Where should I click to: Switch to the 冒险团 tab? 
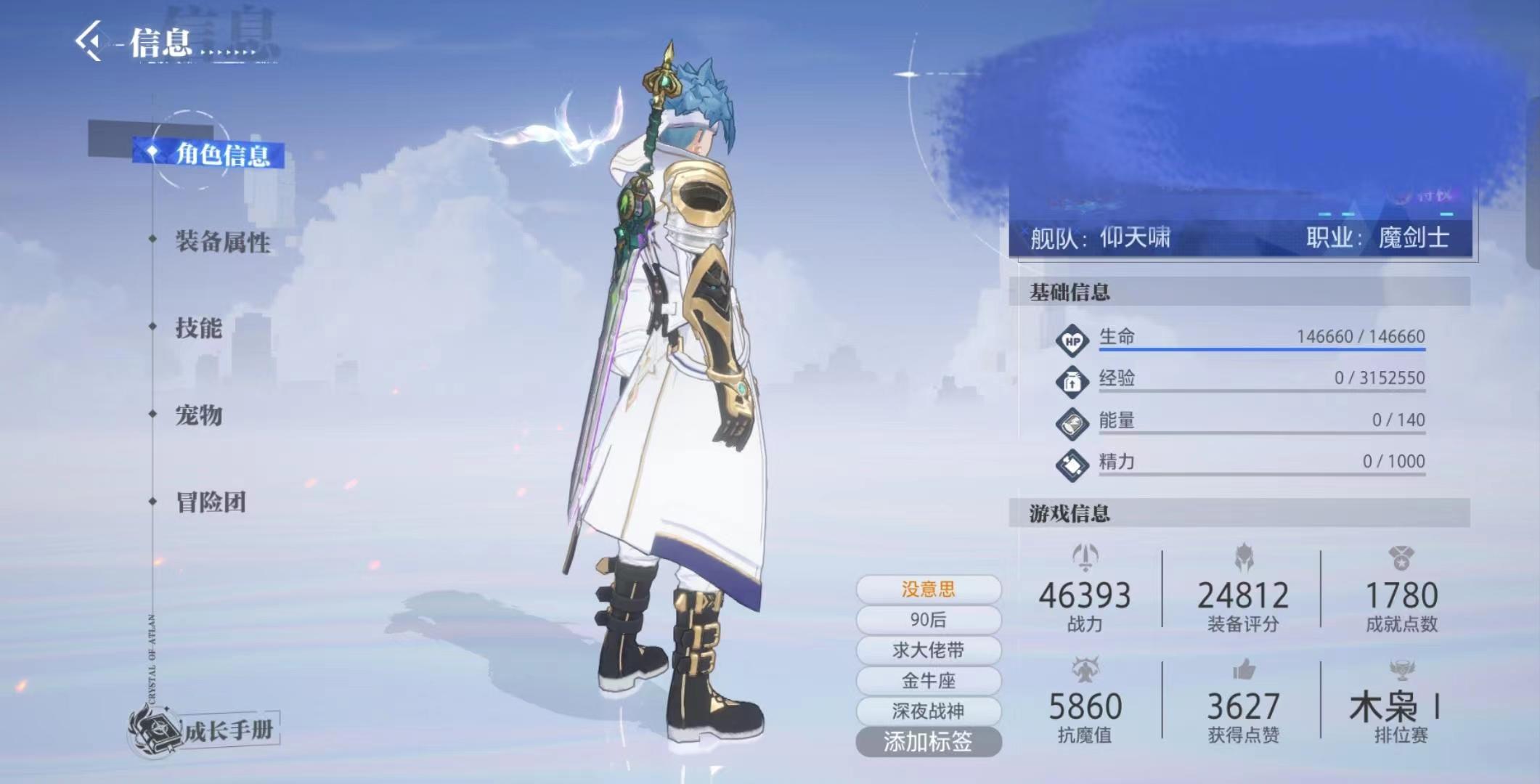[211, 502]
